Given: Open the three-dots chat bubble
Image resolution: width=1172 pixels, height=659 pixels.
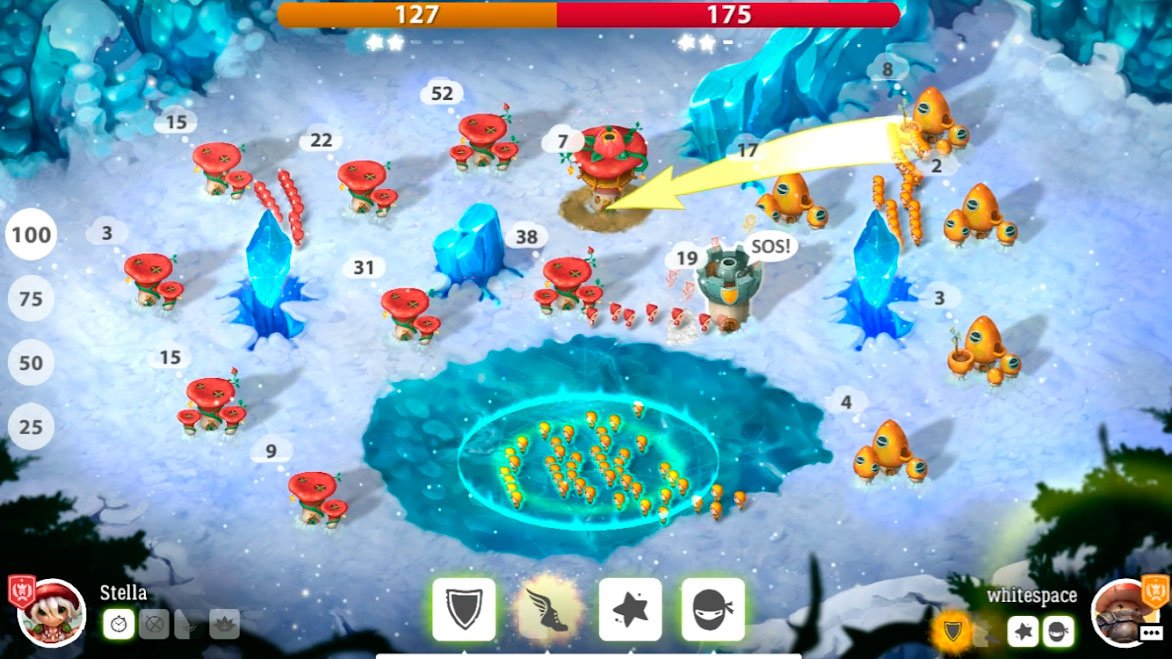Looking at the screenshot, I should pos(1151,632).
